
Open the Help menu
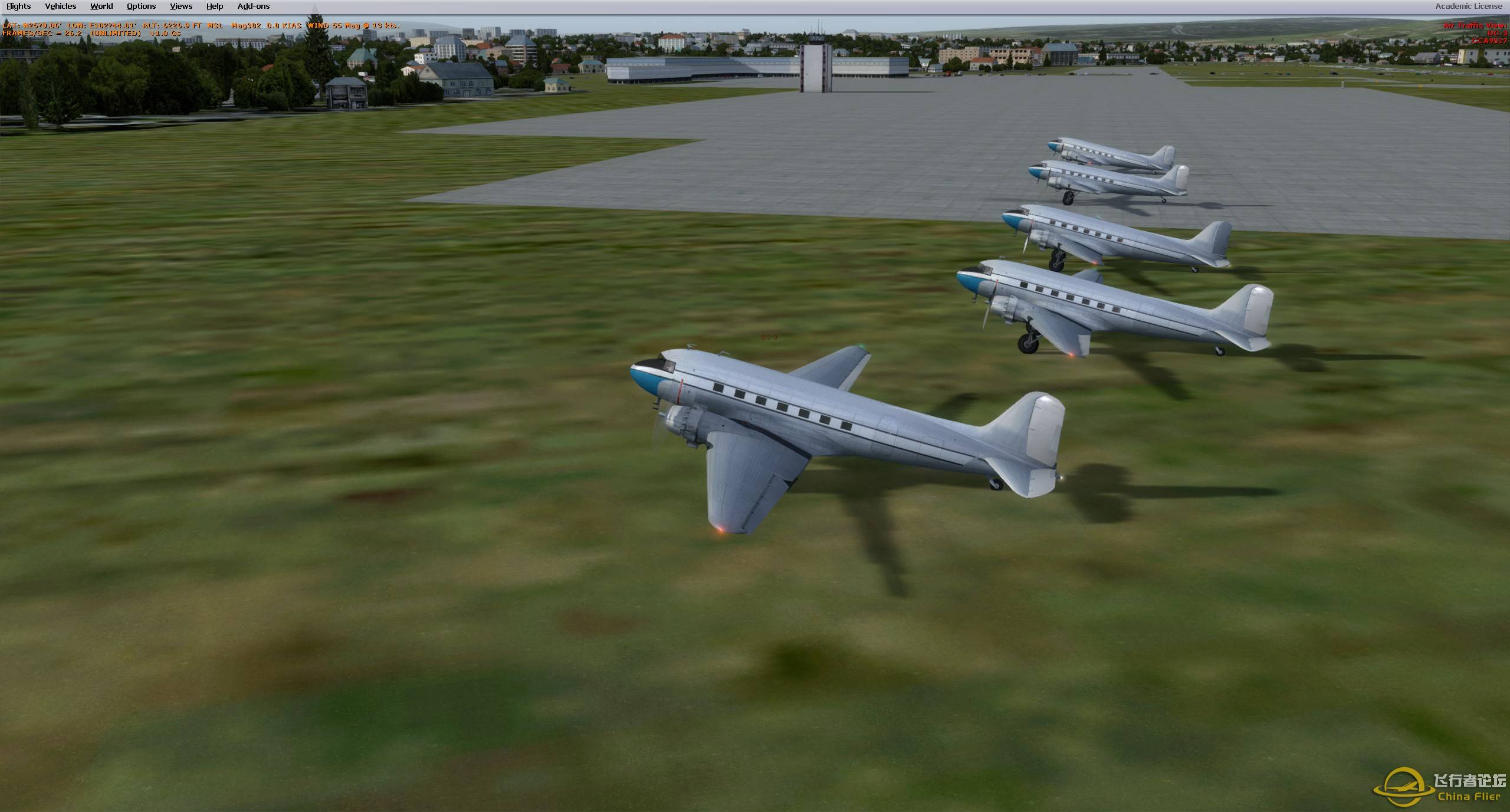point(214,6)
